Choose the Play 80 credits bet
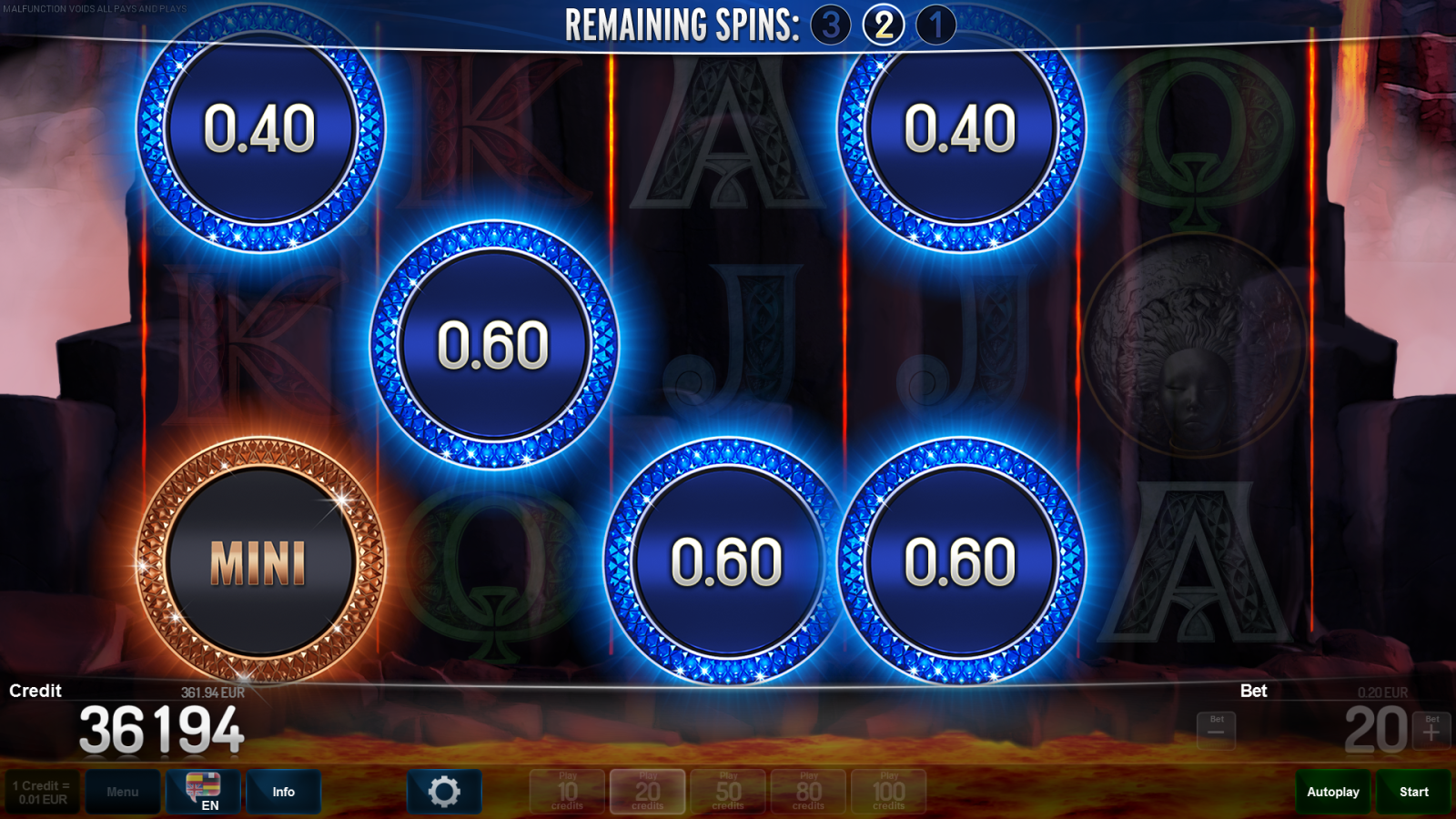 [808, 792]
